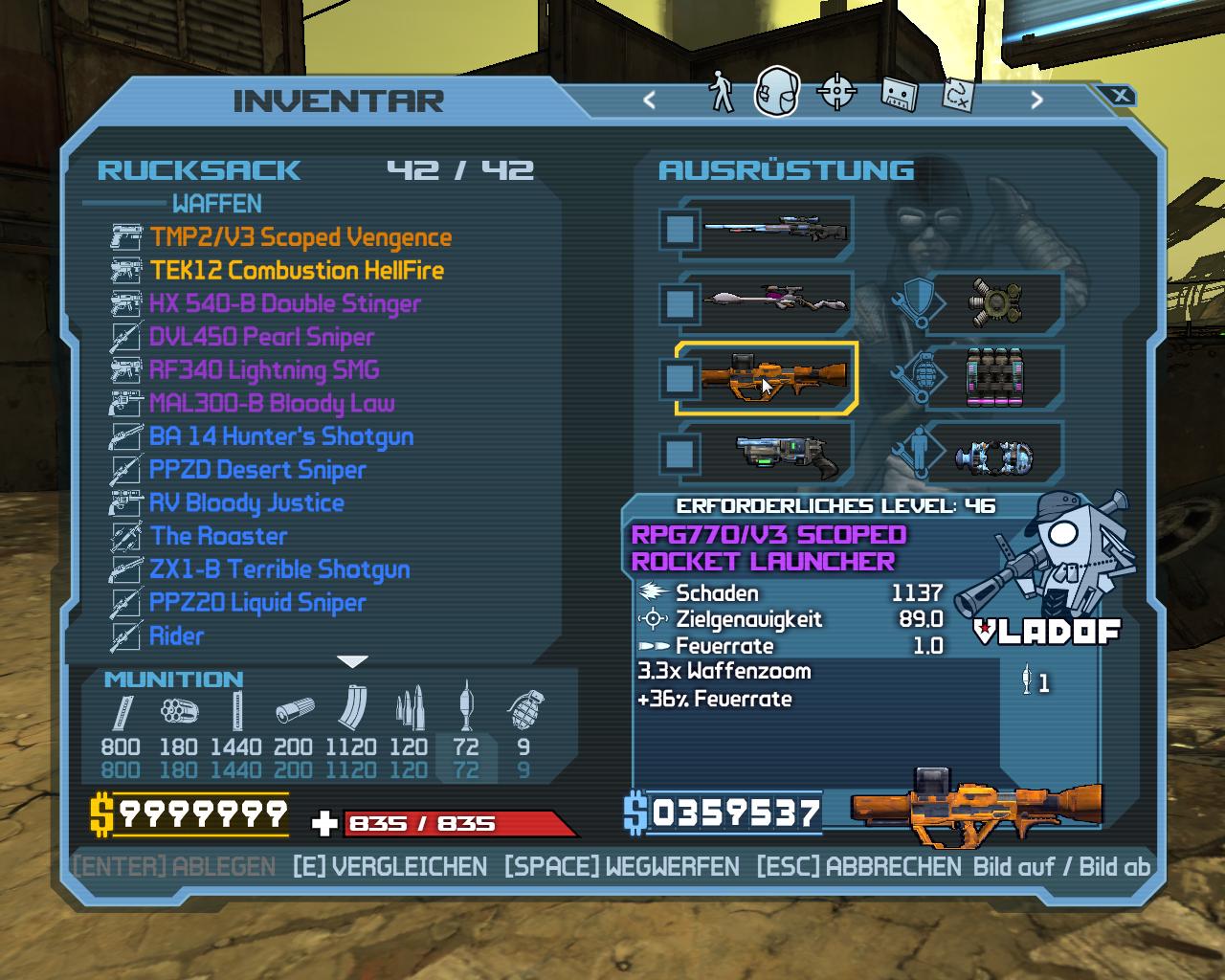Select the equipped shield slot
Screen dimensions: 1225x980
tap(995, 303)
